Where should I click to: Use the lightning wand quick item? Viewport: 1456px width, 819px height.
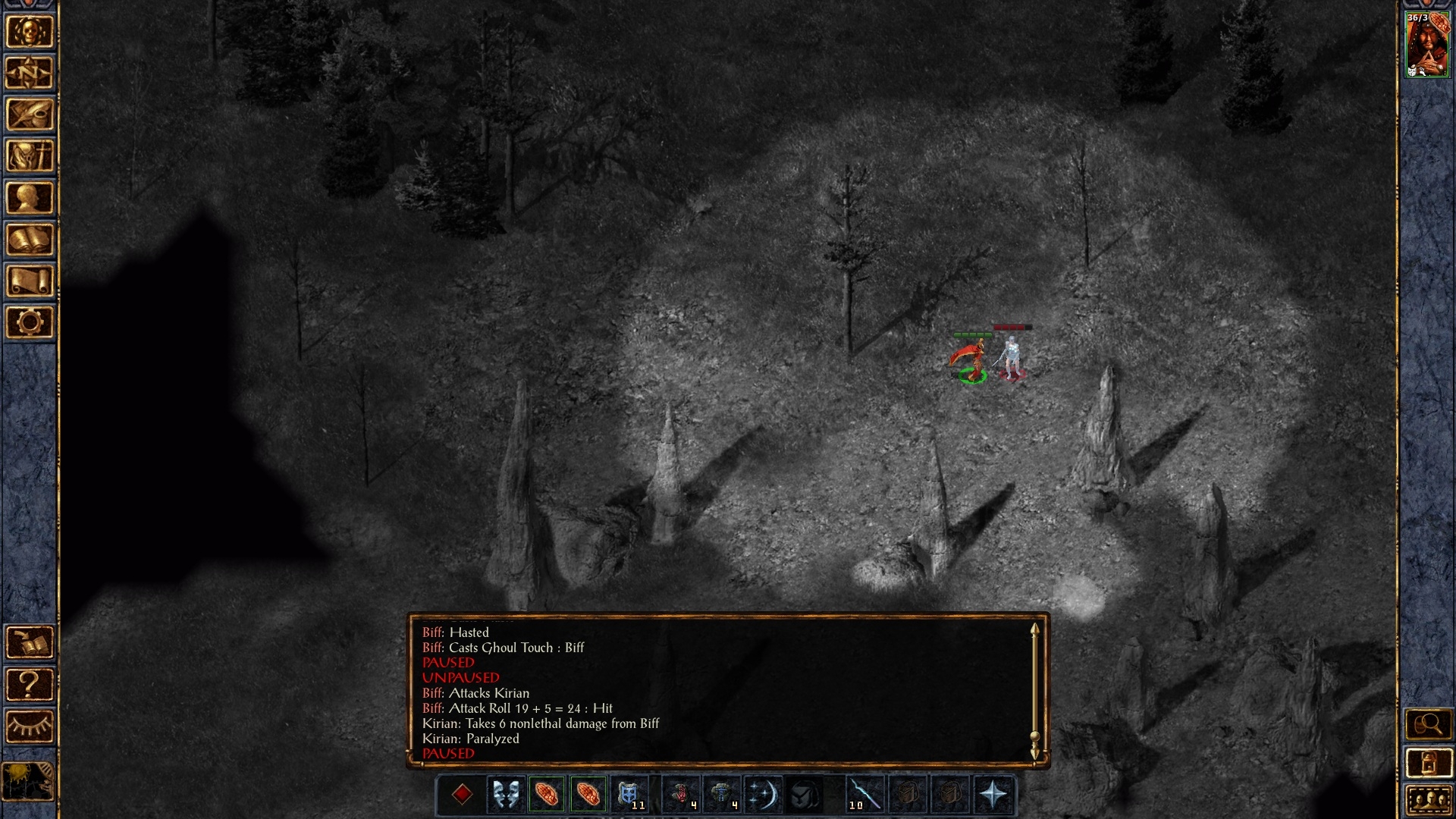click(x=864, y=795)
